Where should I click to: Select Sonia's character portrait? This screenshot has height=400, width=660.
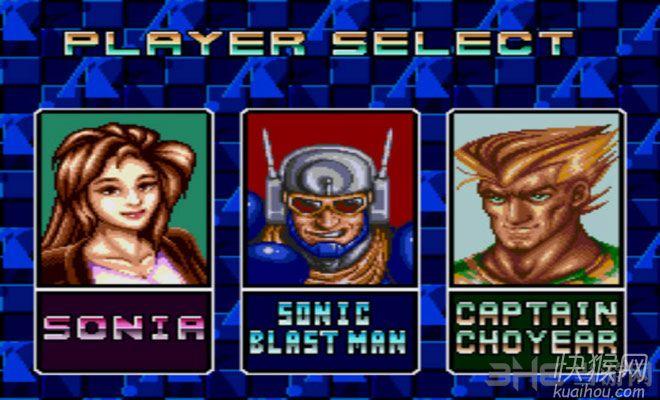pyautogui.click(x=125, y=198)
